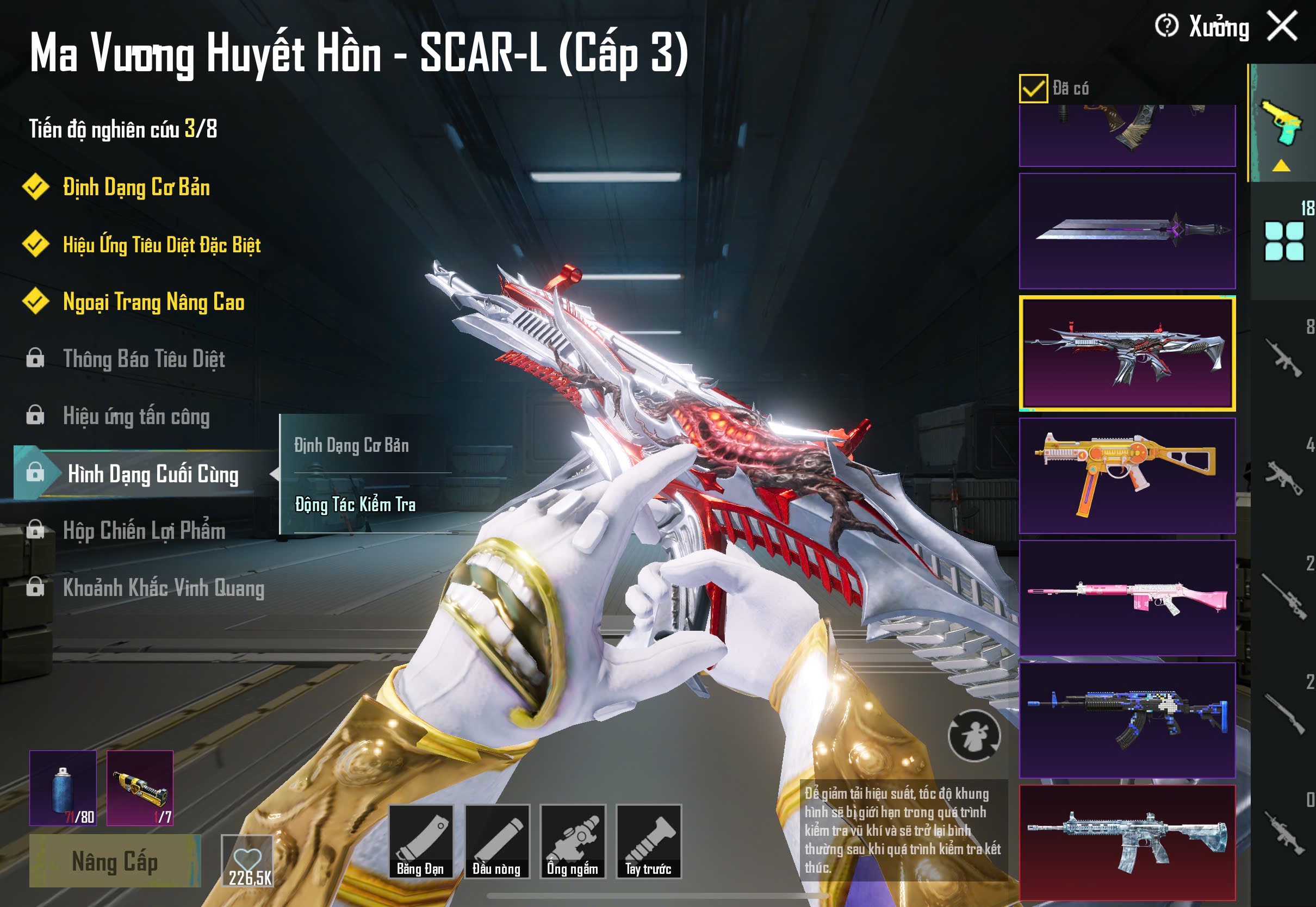Viewport: 1316px width, 907px height.
Task: Open the Xưởng help icon
Action: 1166,26
